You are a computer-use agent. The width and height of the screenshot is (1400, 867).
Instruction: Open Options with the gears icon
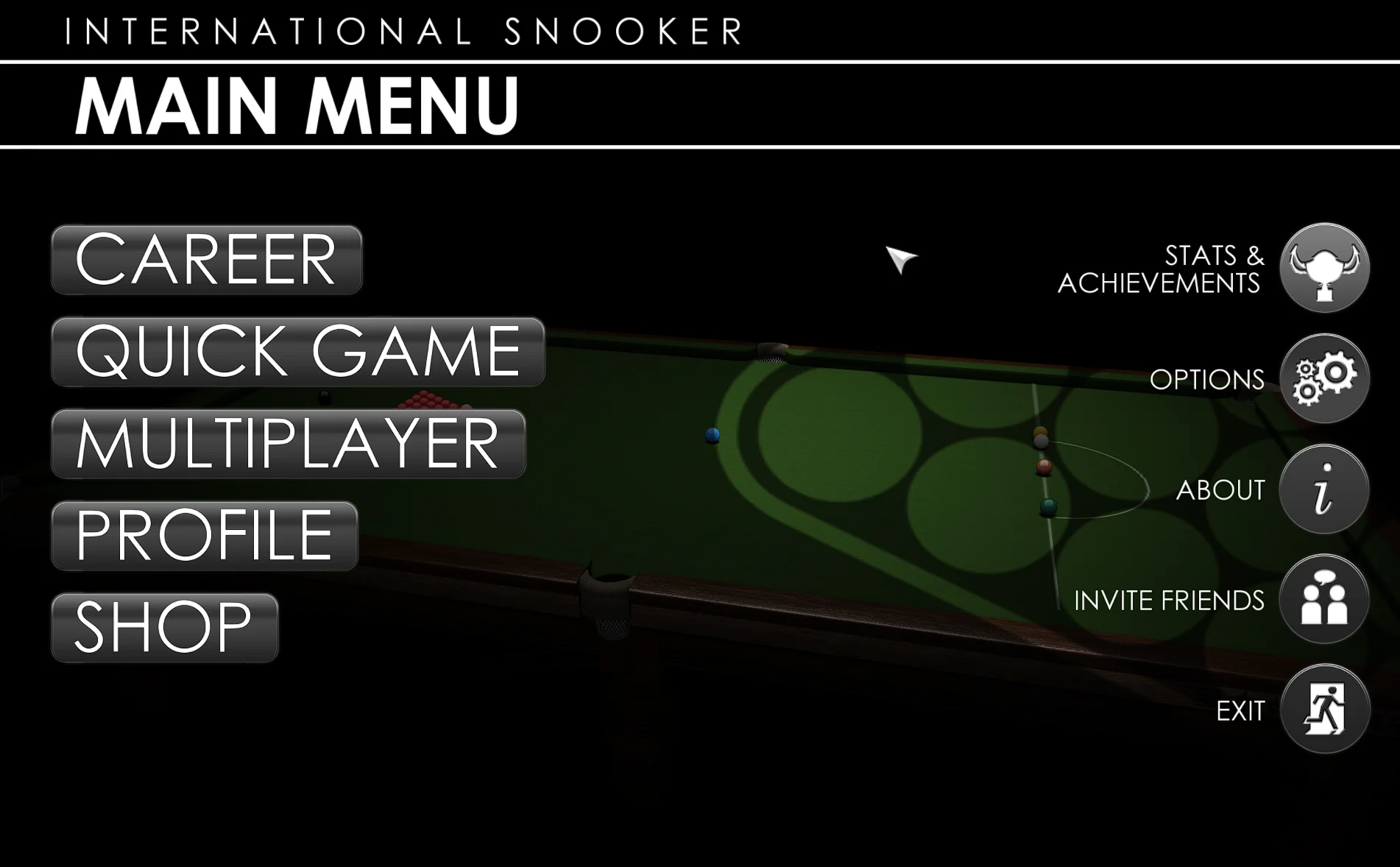(1324, 378)
